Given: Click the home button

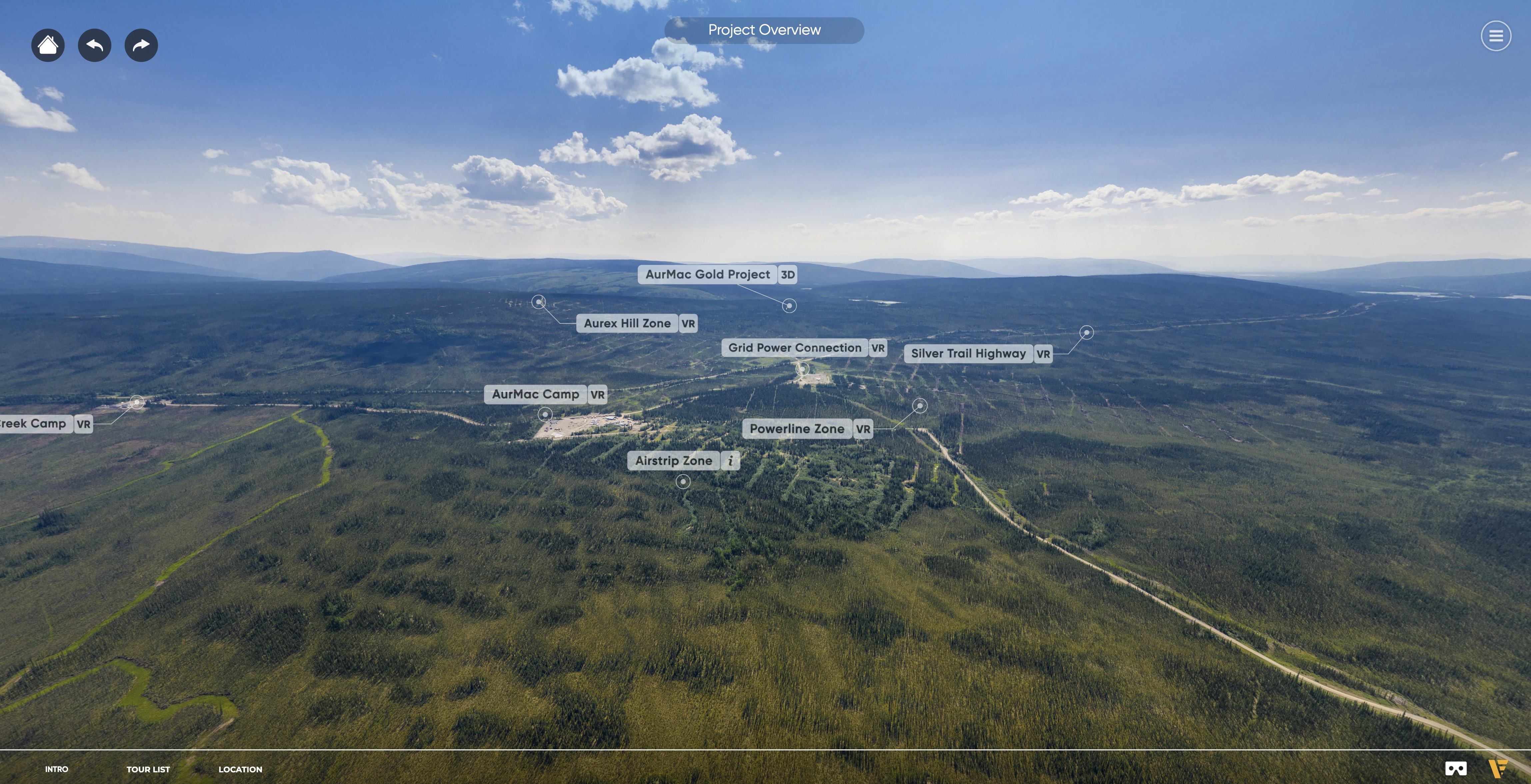Looking at the screenshot, I should (x=48, y=45).
